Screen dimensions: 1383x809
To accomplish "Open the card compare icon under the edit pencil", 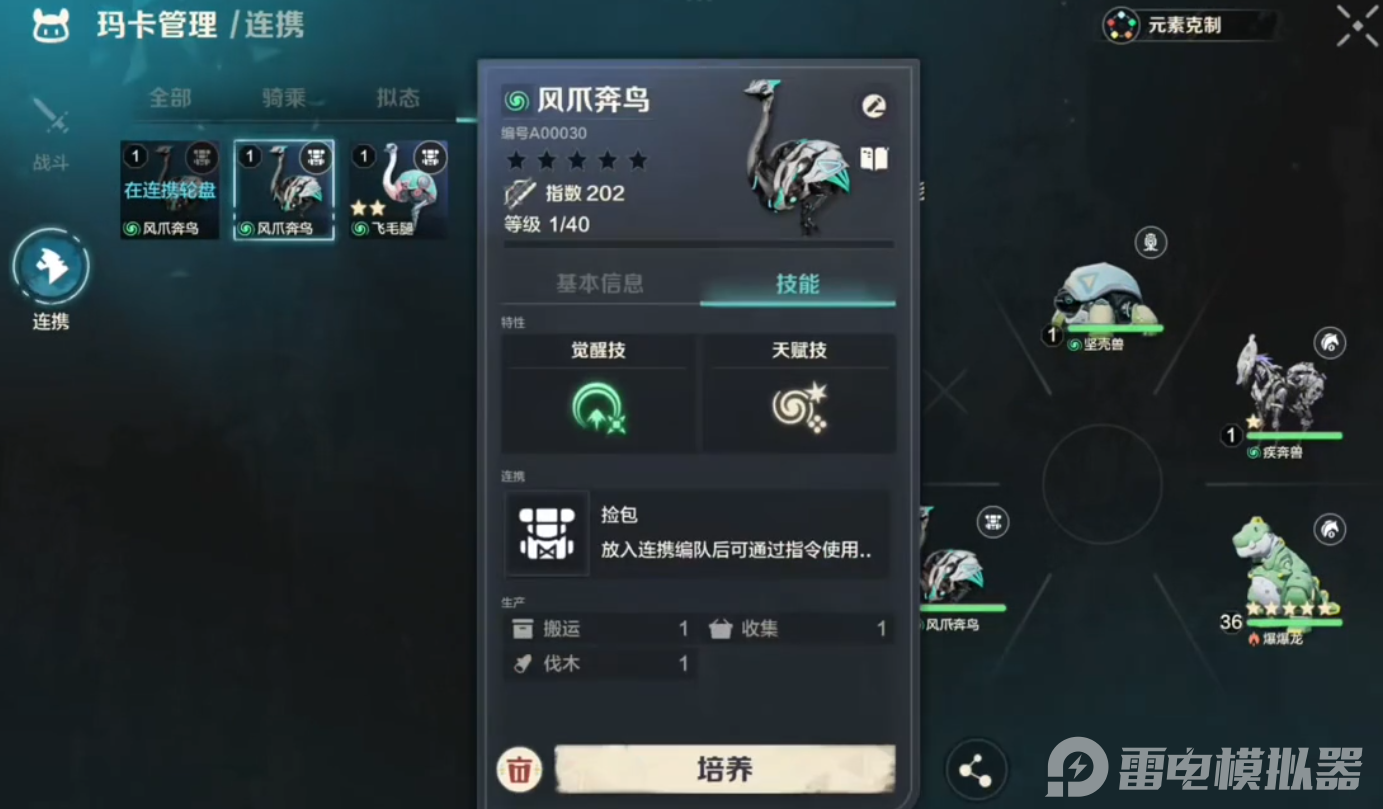I will coord(873,159).
